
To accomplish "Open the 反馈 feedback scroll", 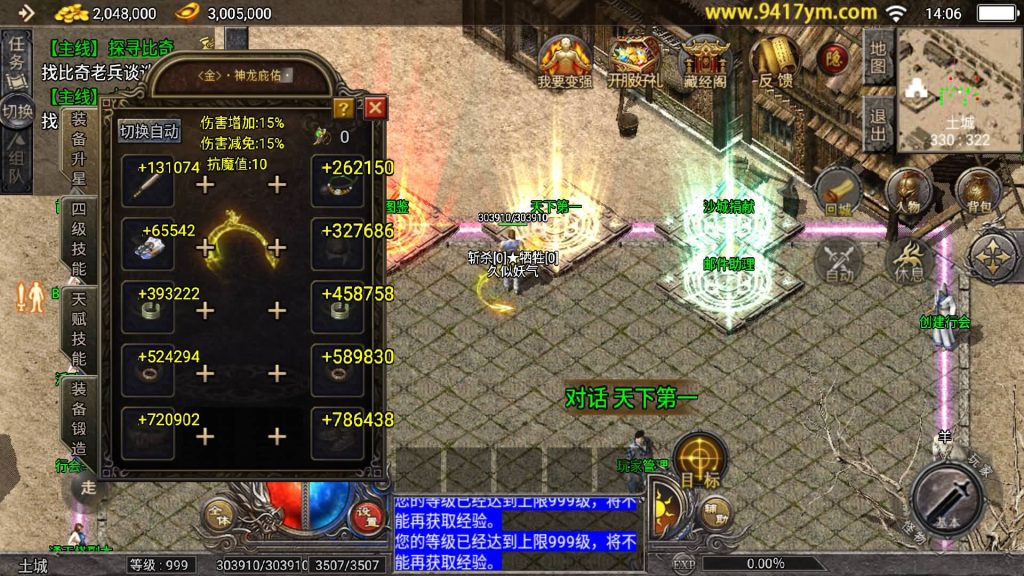I will click(x=775, y=62).
